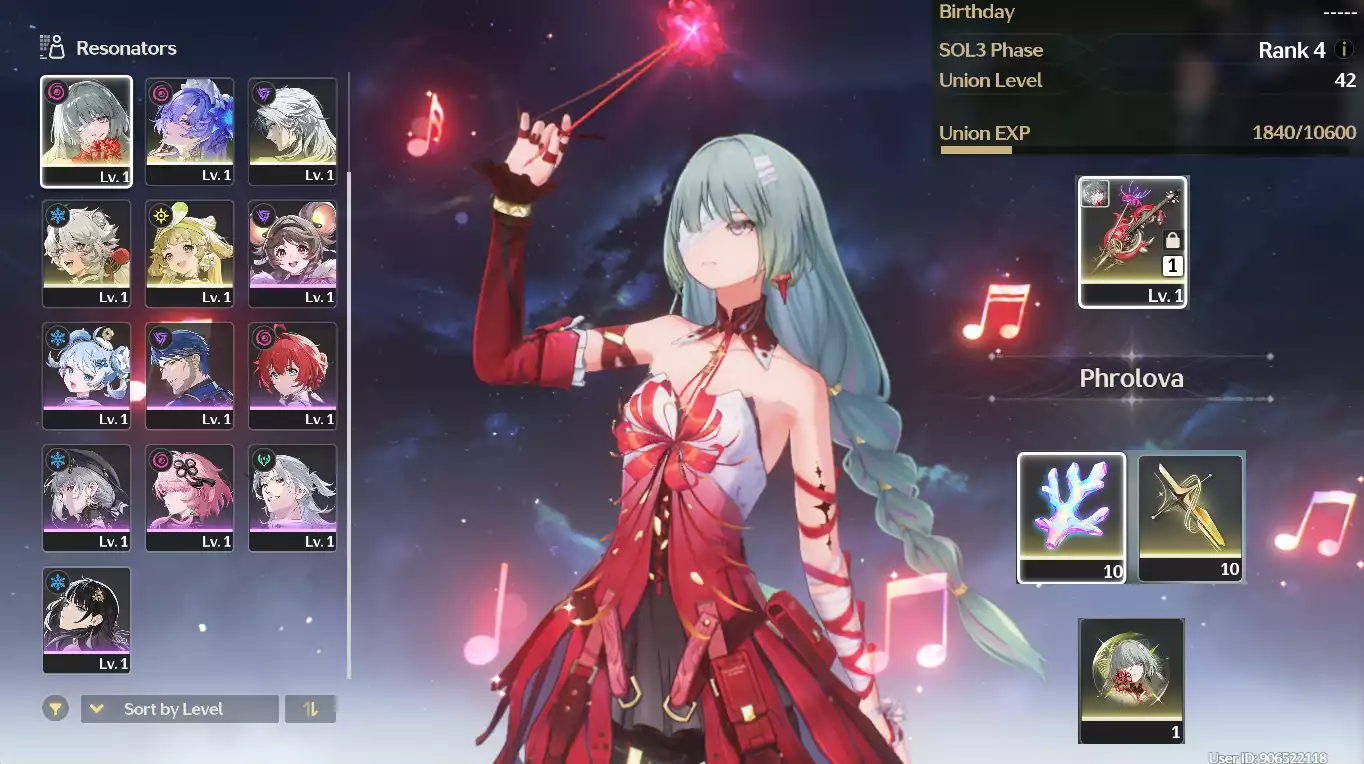This screenshot has width=1364, height=764.
Task: Select the brown-haired Electro girl portrait
Action: coord(292,253)
